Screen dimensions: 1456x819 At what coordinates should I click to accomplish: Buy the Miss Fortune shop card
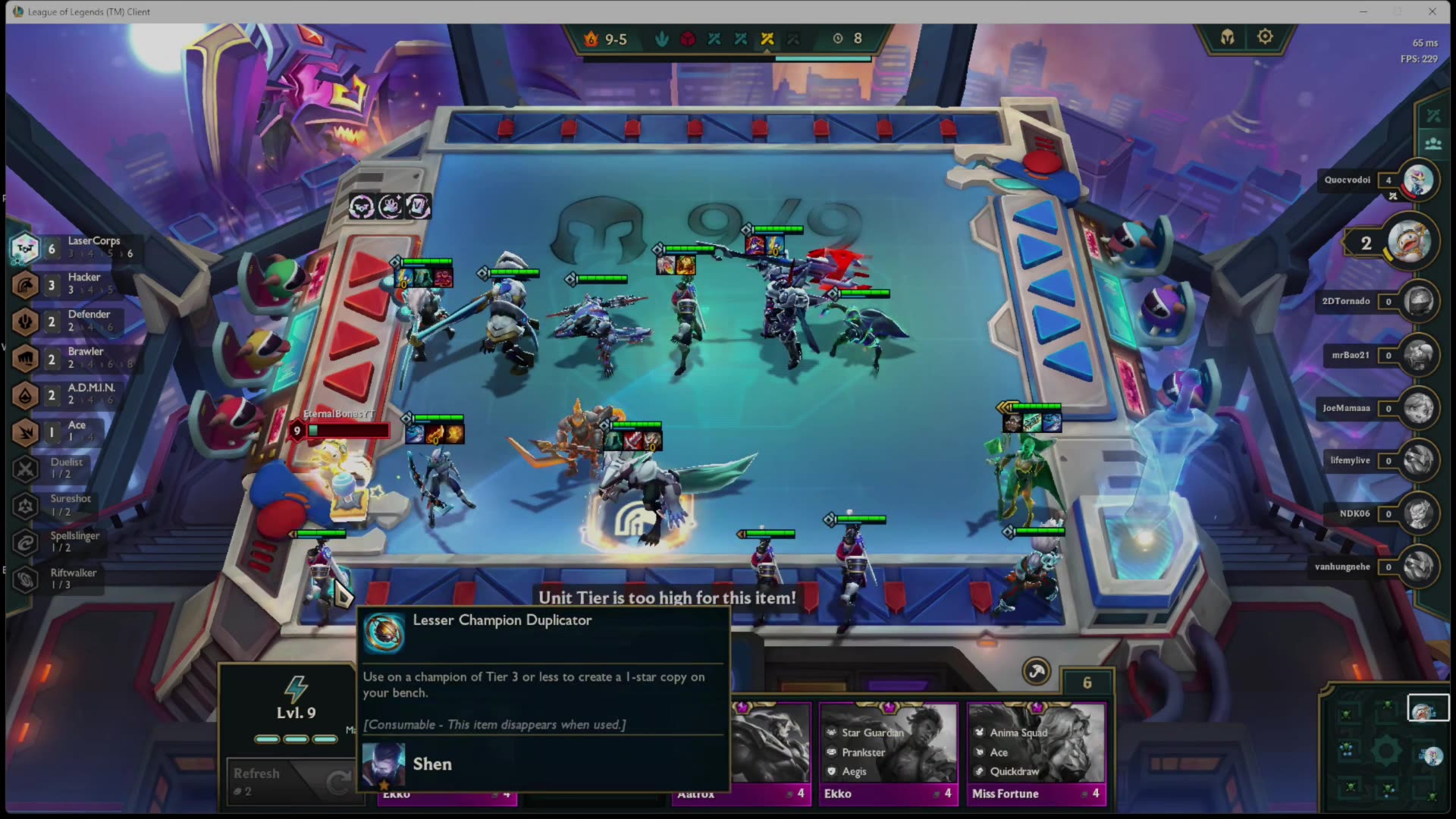pos(1036,751)
